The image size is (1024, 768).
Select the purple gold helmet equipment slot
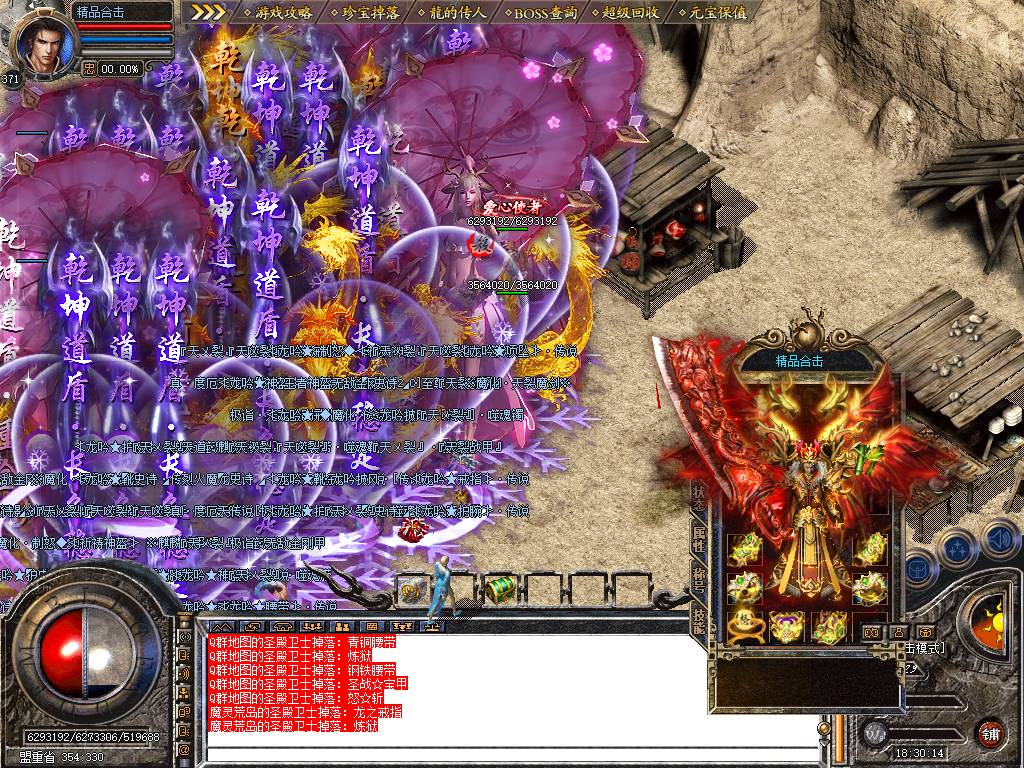pos(785,627)
